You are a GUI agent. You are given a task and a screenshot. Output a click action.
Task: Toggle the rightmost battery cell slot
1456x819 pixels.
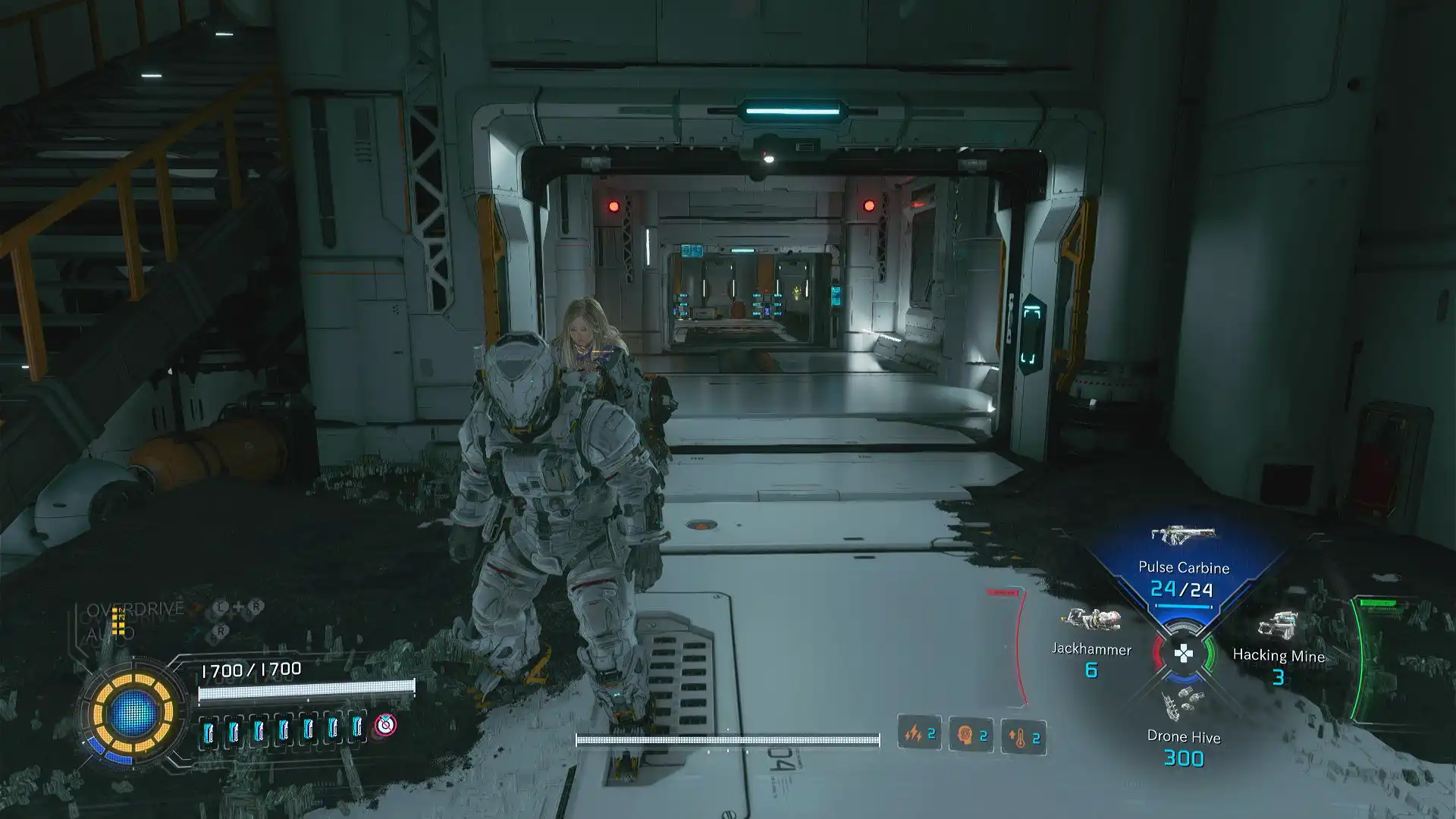[x=356, y=727]
